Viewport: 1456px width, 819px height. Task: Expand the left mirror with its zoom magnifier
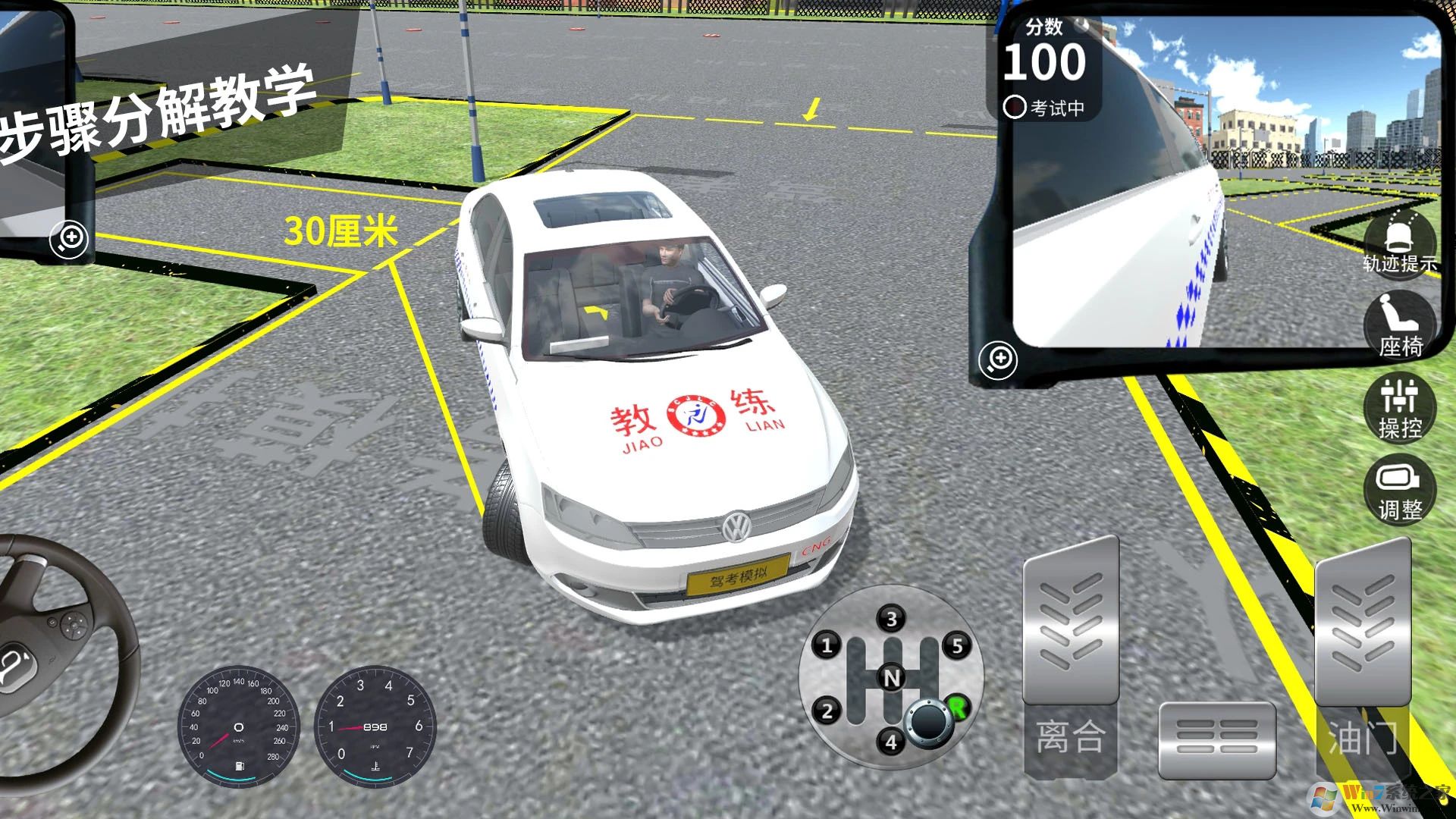[68, 240]
